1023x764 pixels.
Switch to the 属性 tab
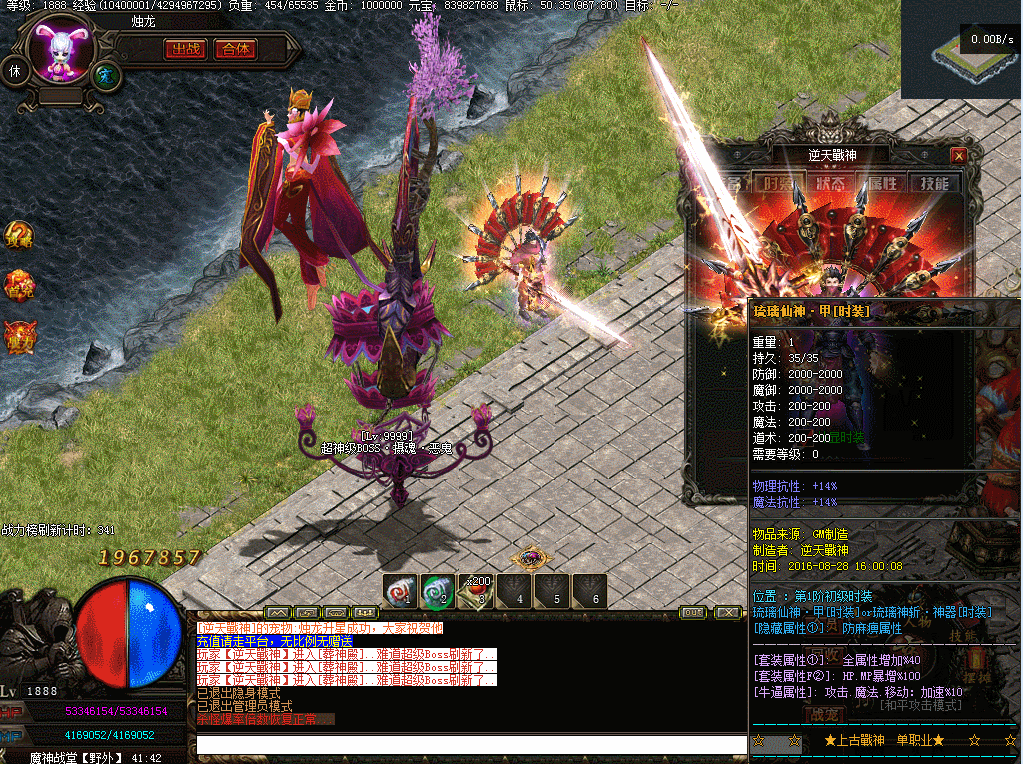[882, 183]
